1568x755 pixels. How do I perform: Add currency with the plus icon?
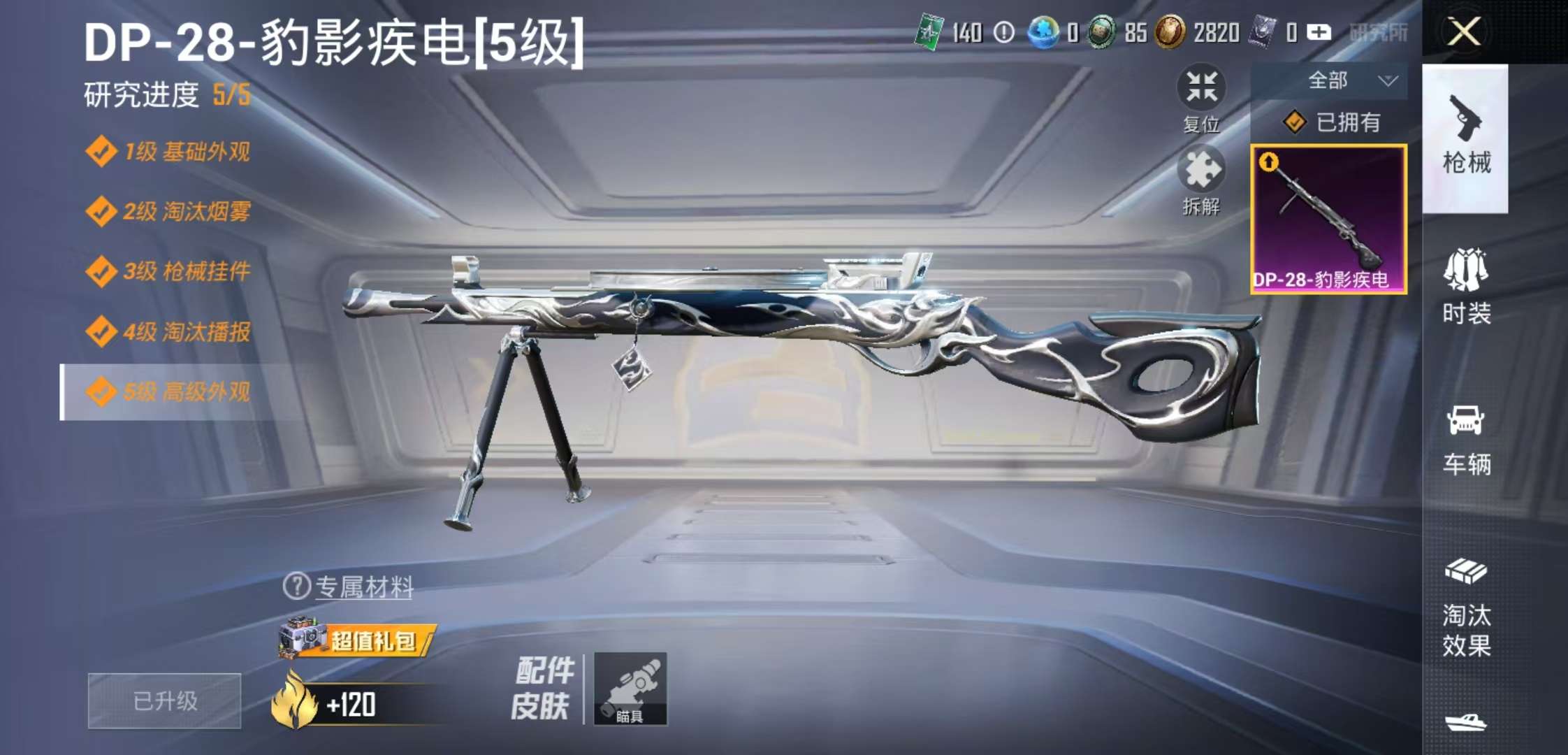coord(1319,31)
